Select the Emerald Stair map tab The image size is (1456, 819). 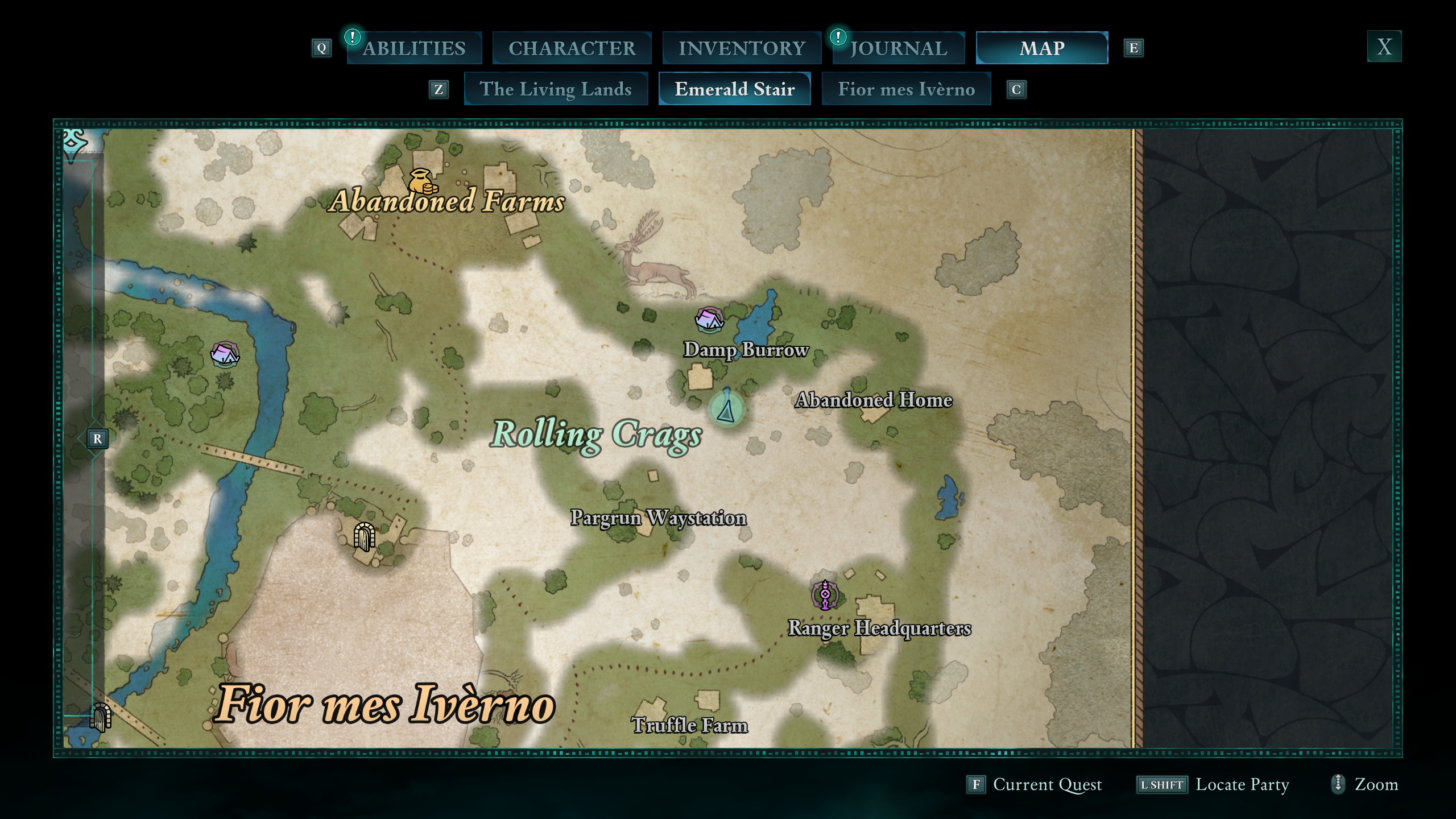click(x=734, y=89)
